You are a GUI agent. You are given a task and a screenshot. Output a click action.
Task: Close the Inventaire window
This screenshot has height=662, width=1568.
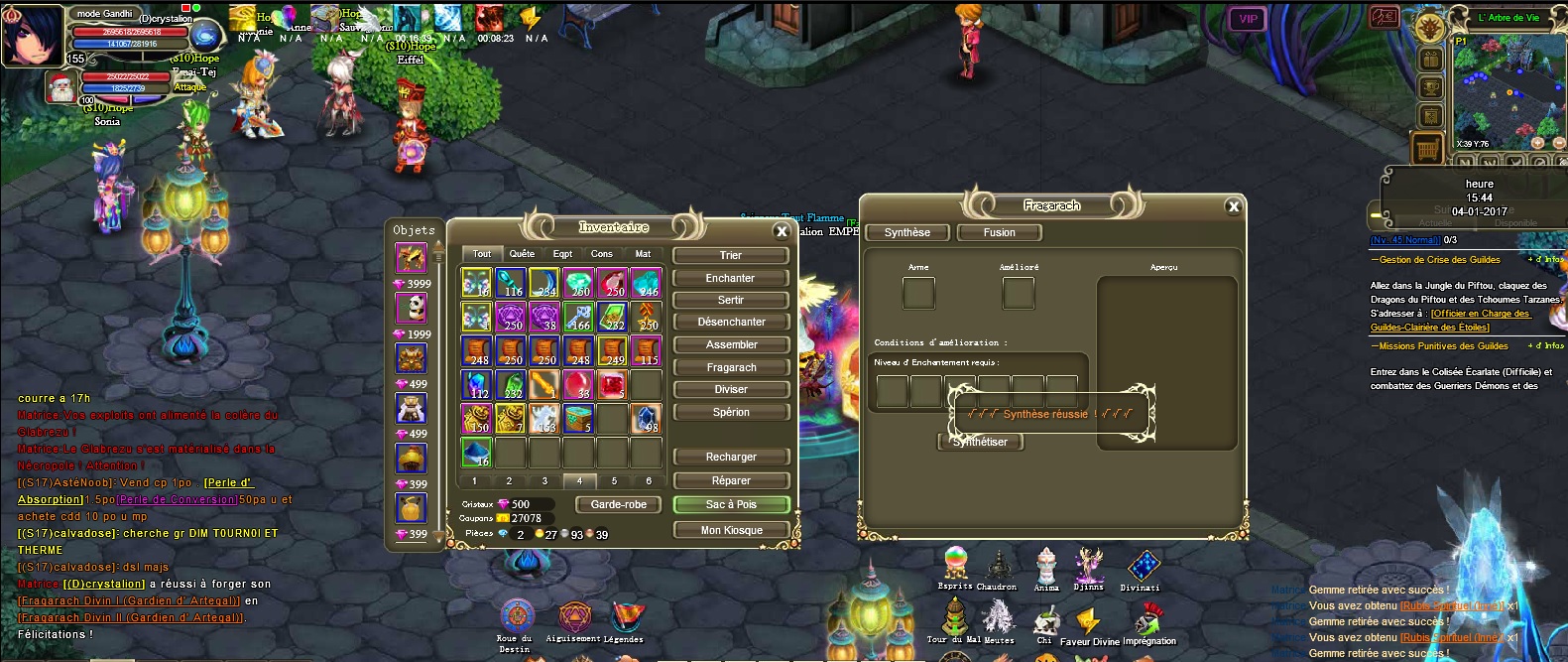[x=782, y=231]
